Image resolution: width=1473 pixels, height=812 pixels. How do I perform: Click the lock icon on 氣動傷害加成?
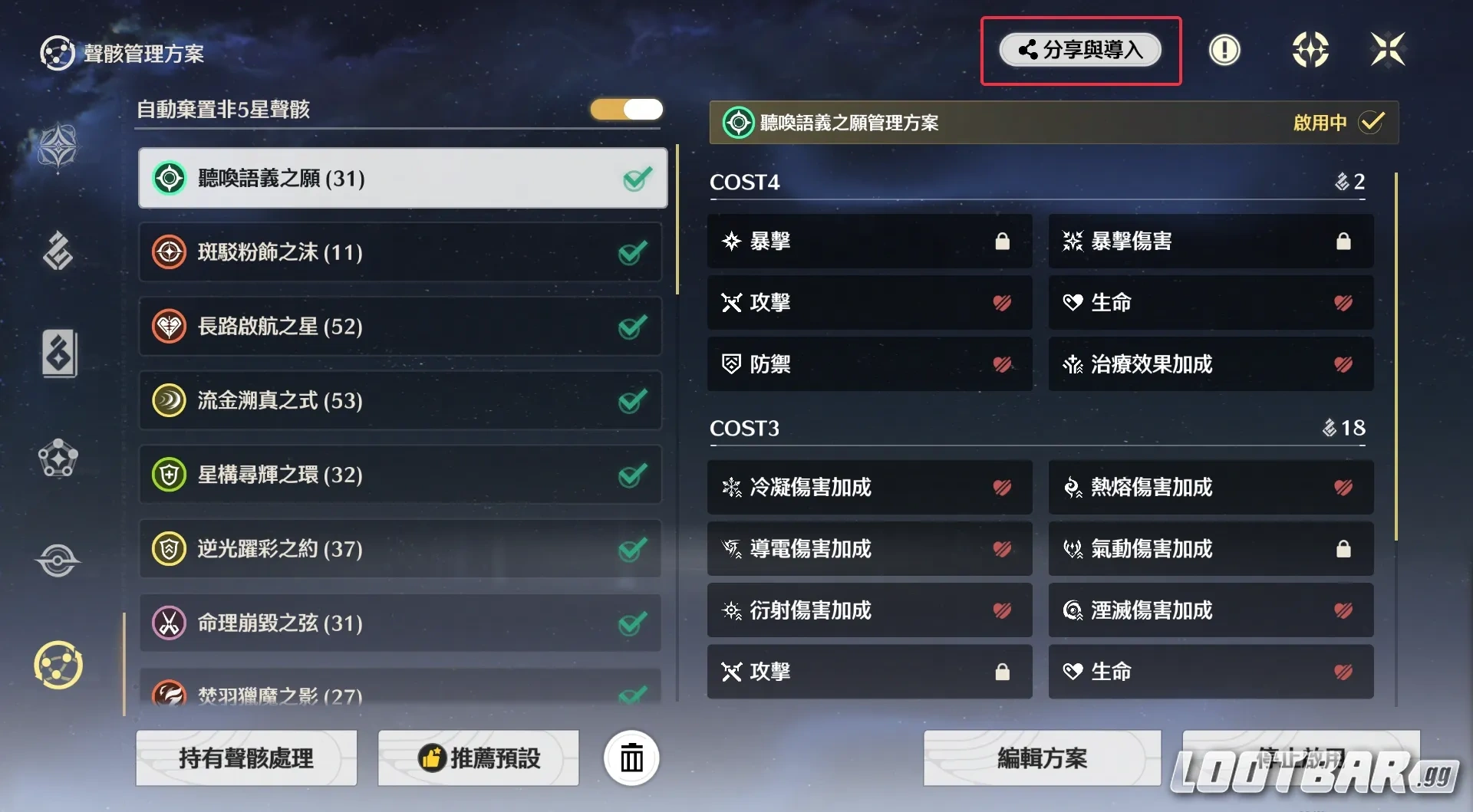click(x=1343, y=549)
